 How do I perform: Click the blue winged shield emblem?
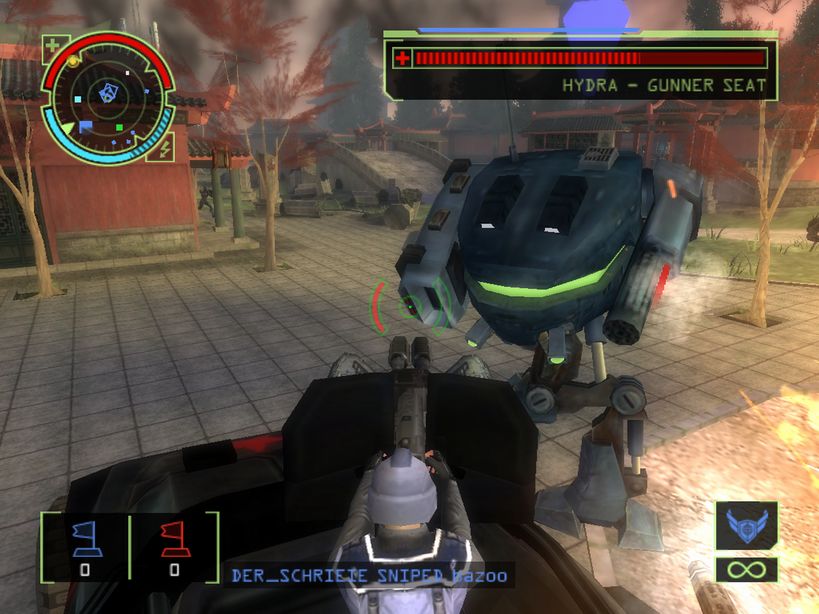[746, 526]
